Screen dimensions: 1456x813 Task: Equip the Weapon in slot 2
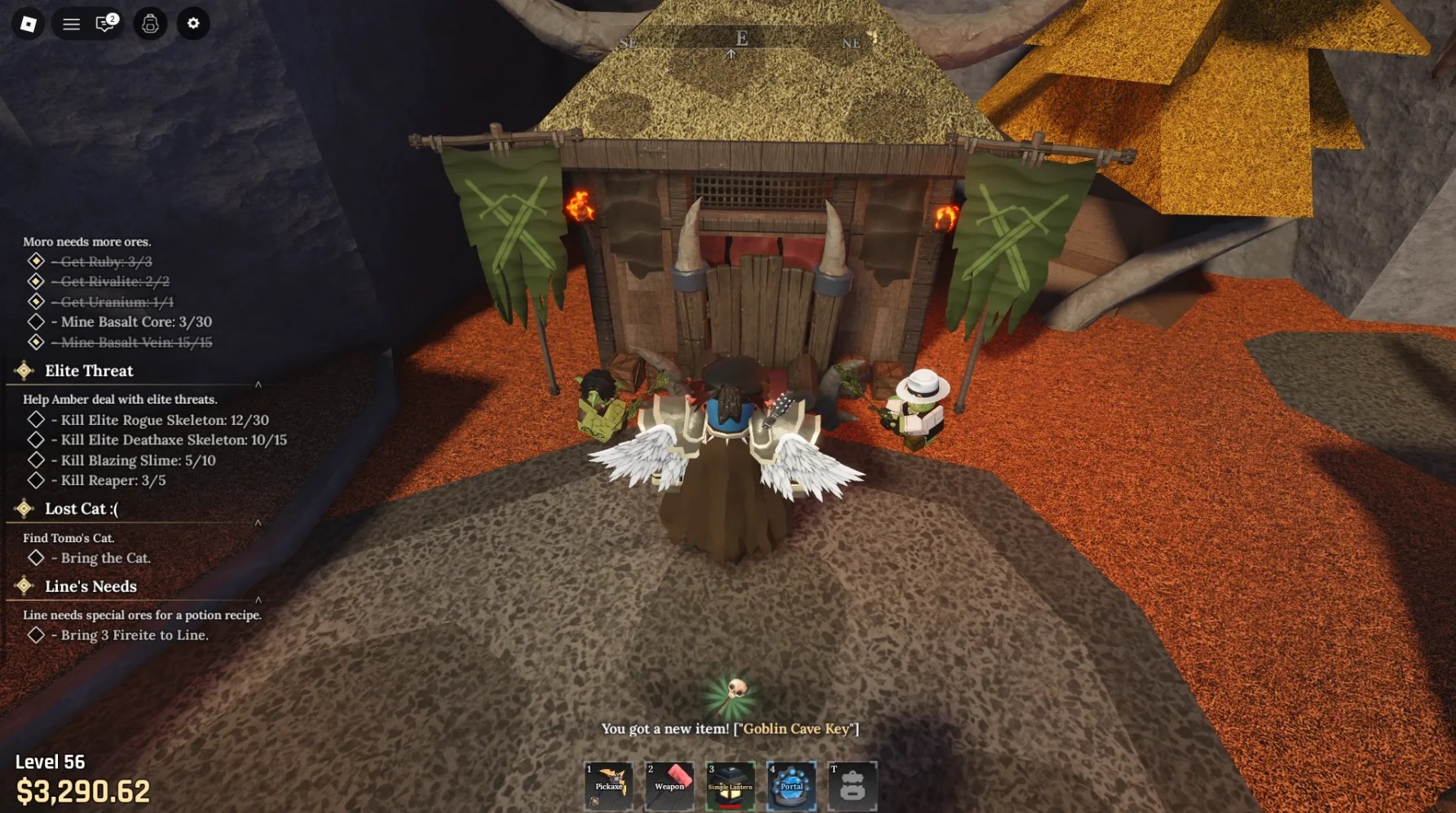click(x=669, y=785)
